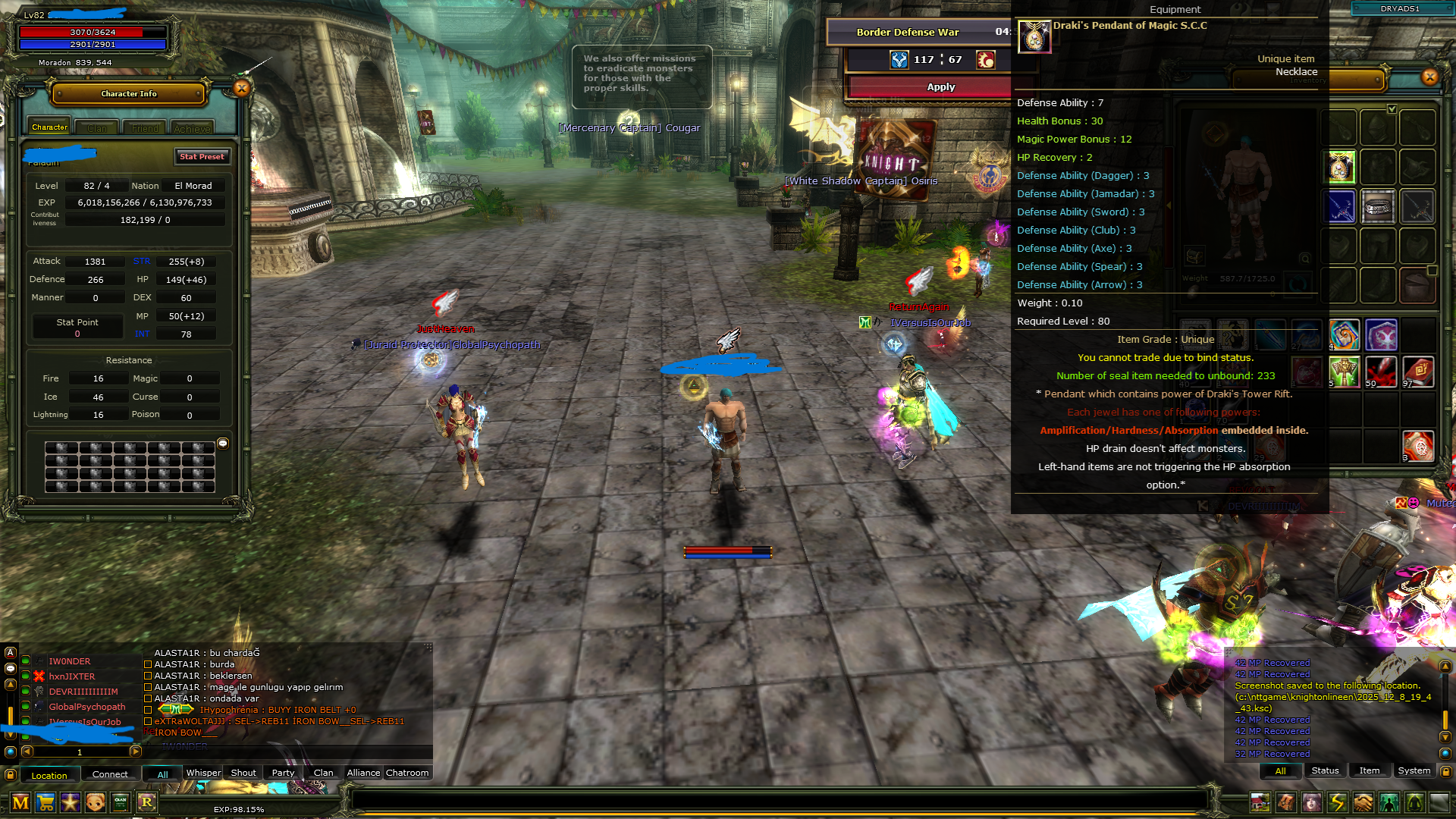
Task: Switch chat to the Whisper channel
Action: [x=203, y=773]
